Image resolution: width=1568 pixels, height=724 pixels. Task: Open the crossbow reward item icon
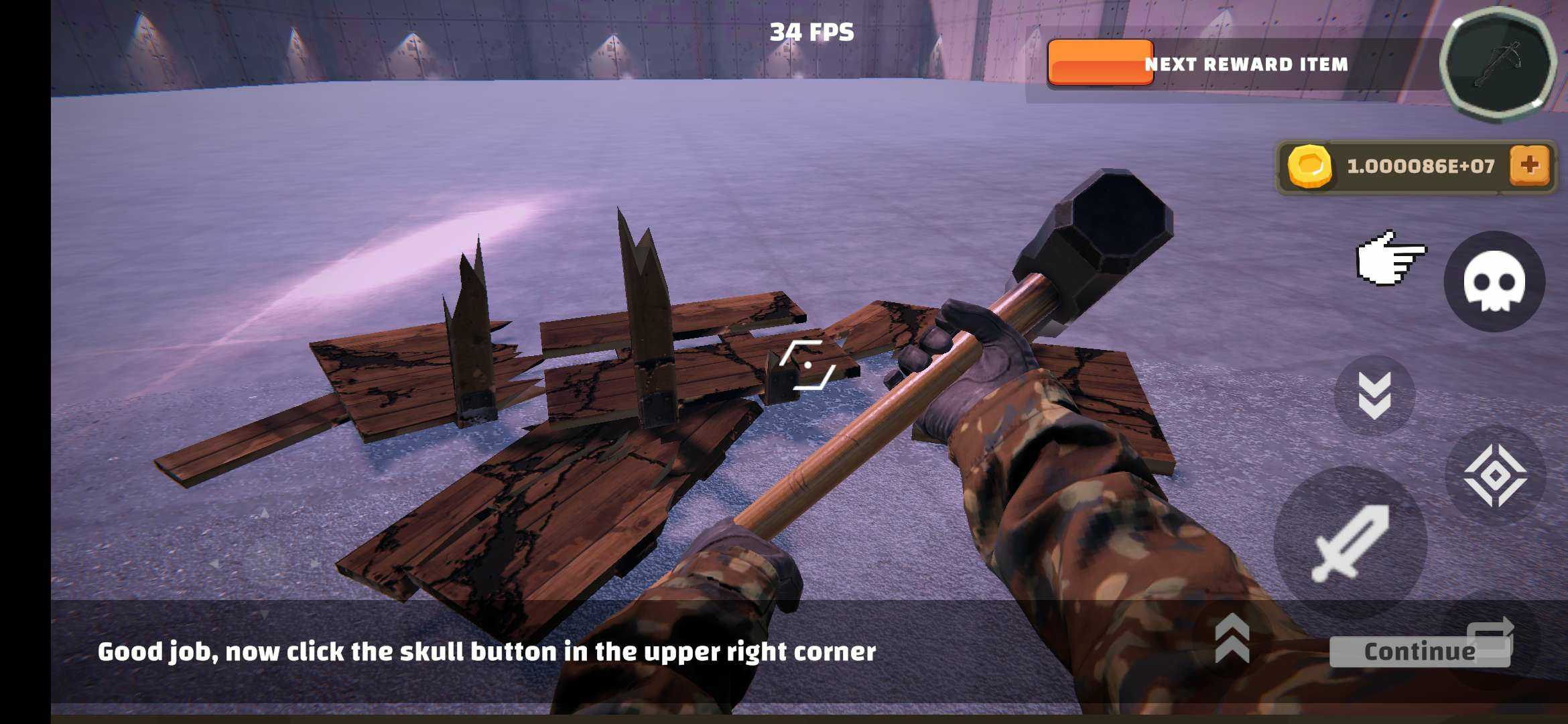(x=1498, y=65)
